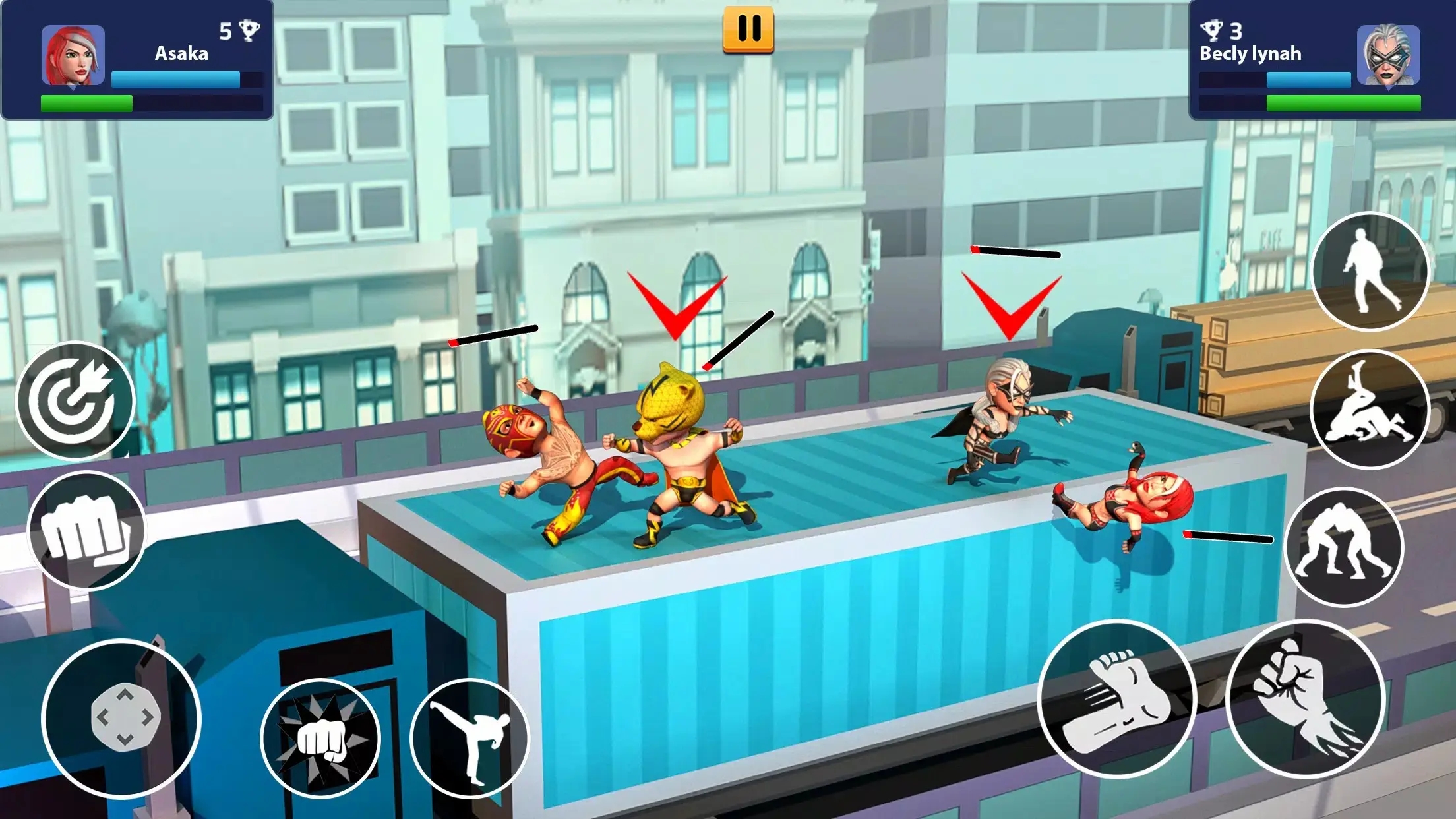Image resolution: width=1456 pixels, height=819 pixels.
Task: Select Asaka's red-haired portrait
Action: pos(73,56)
